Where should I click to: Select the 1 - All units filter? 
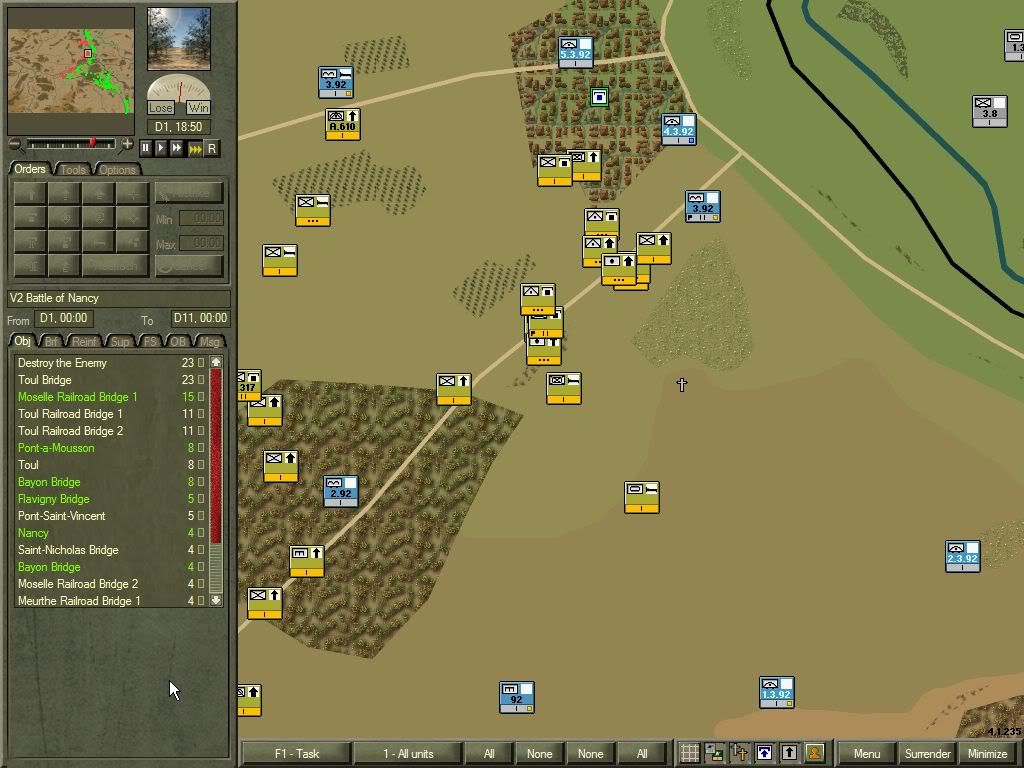[407, 753]
